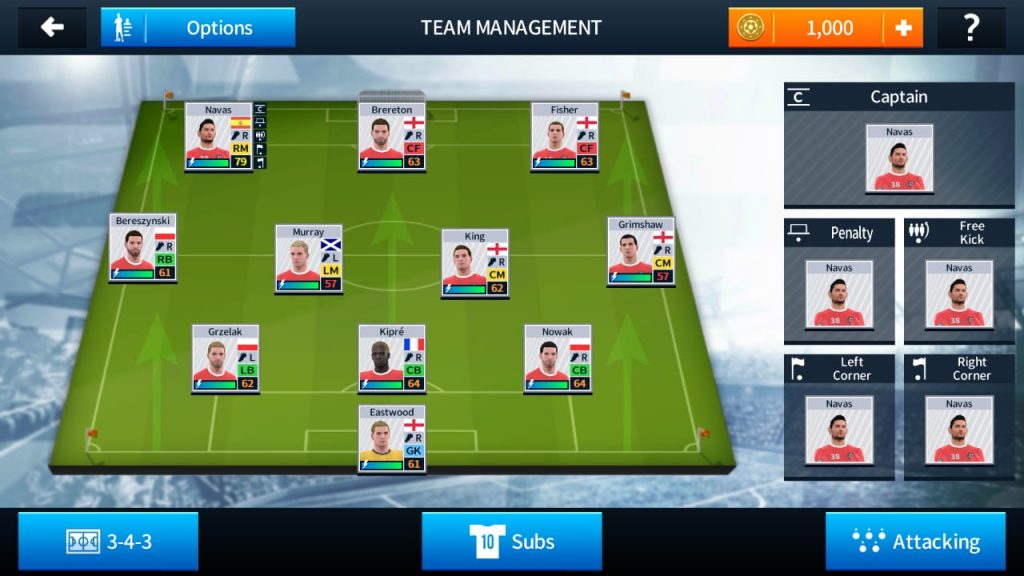Select Nowak's player card

[557, 358]
